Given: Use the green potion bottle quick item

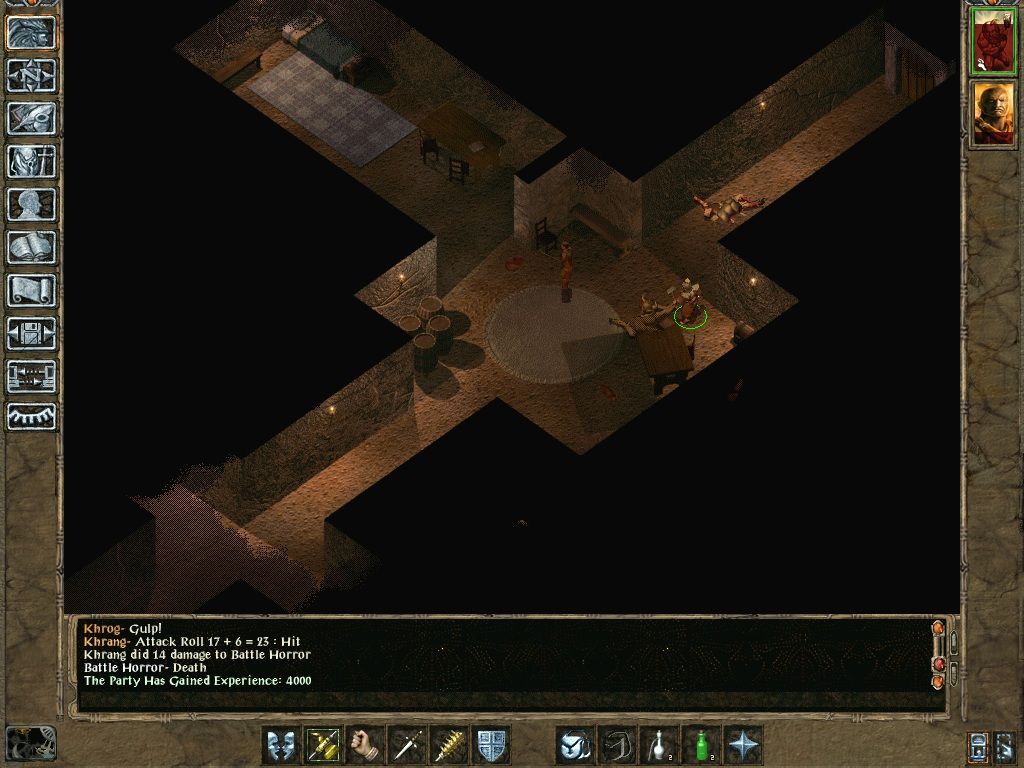Looking at the screenshot, I should point(701,745).
